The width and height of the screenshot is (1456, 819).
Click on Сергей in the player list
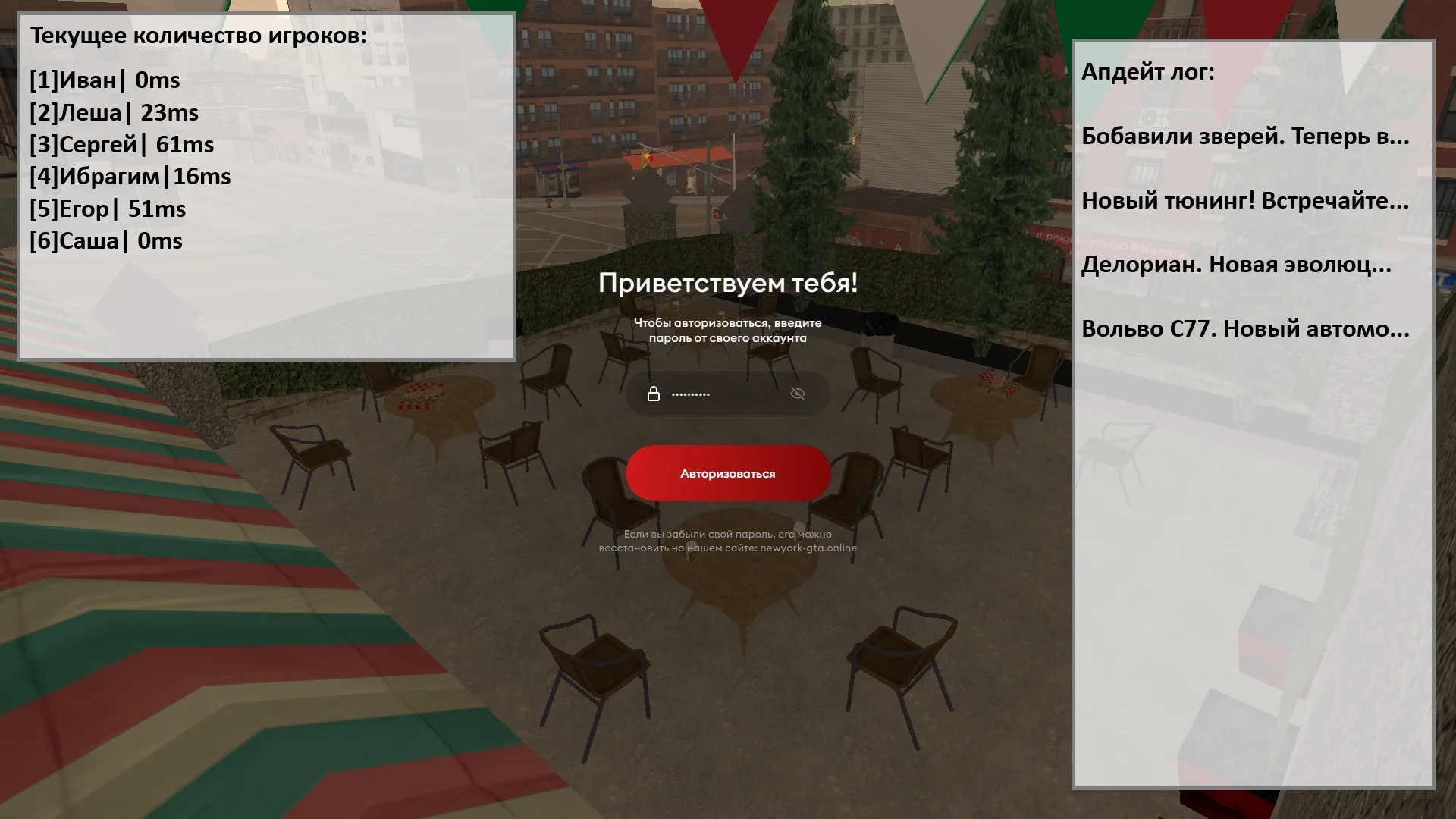pos(121,145)
